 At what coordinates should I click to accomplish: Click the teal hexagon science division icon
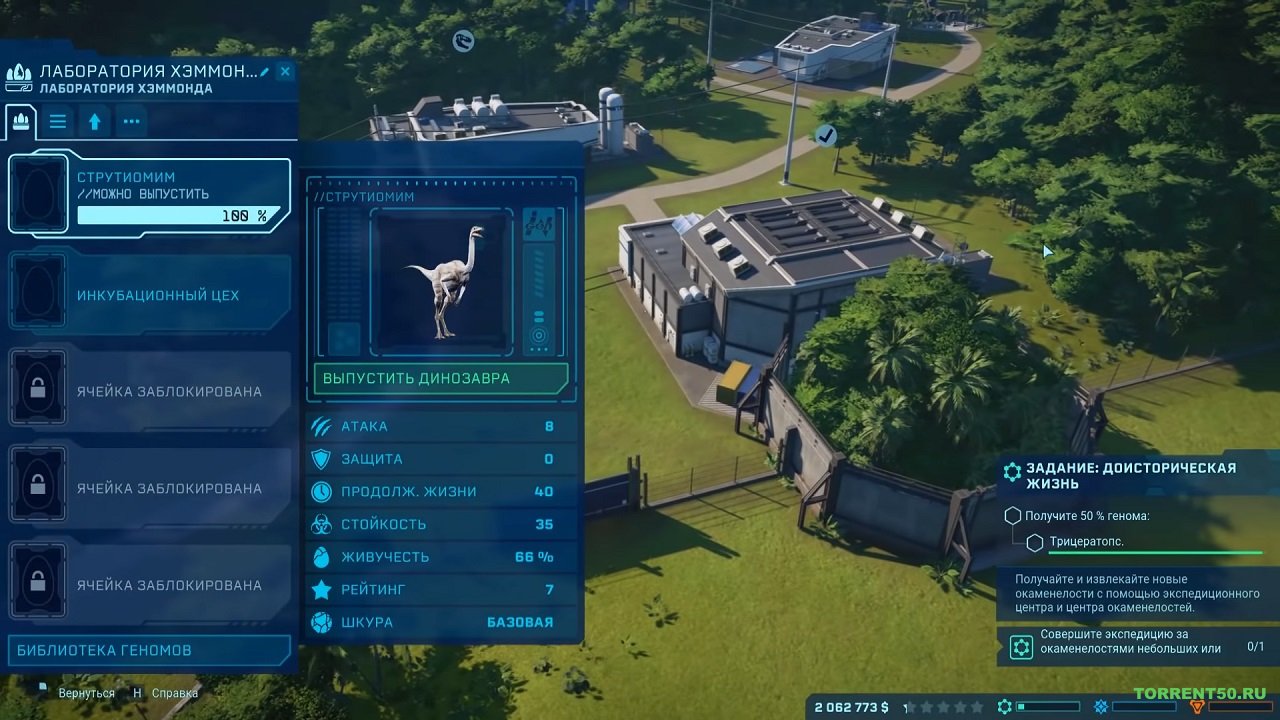(1004, 707)
